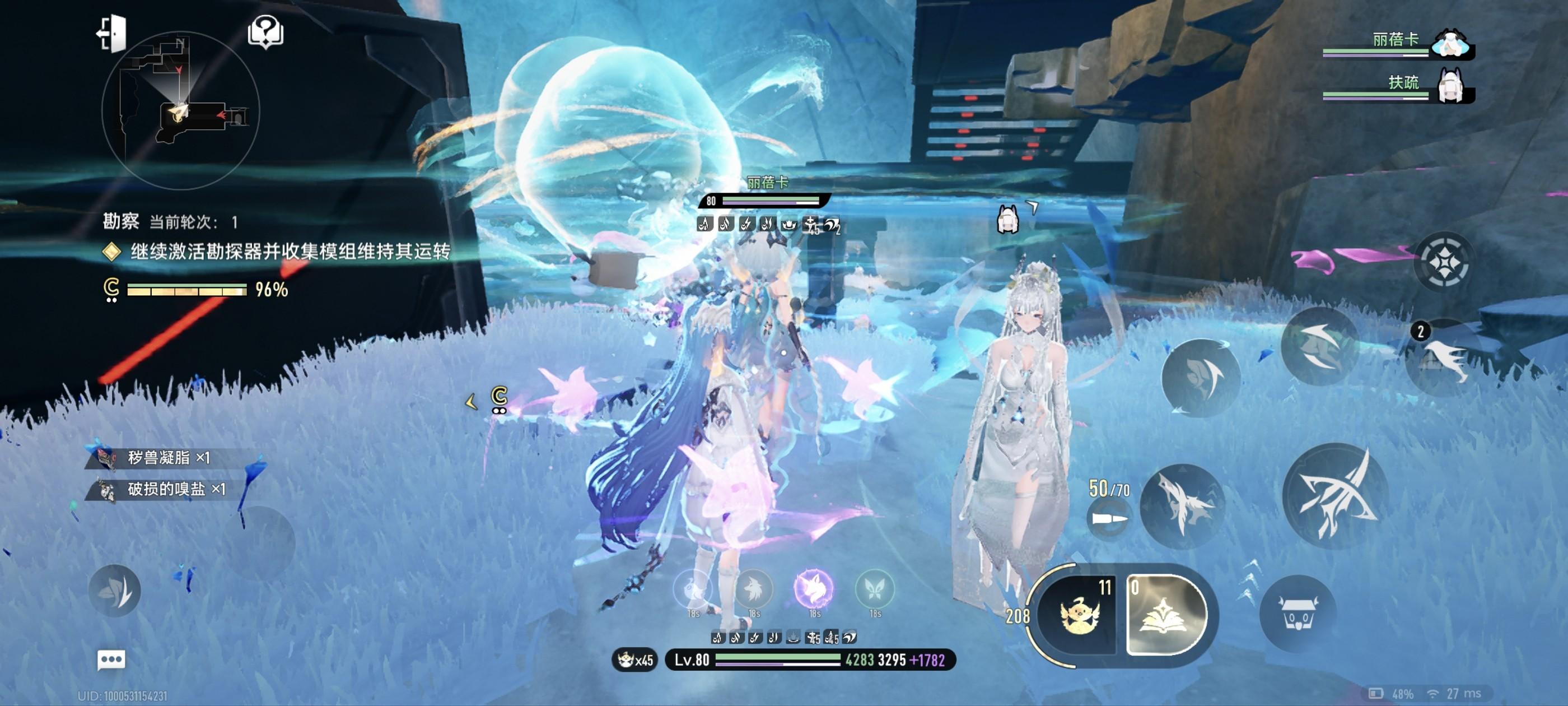Tap the leaf dash button at bottom left

pos(115,589)
